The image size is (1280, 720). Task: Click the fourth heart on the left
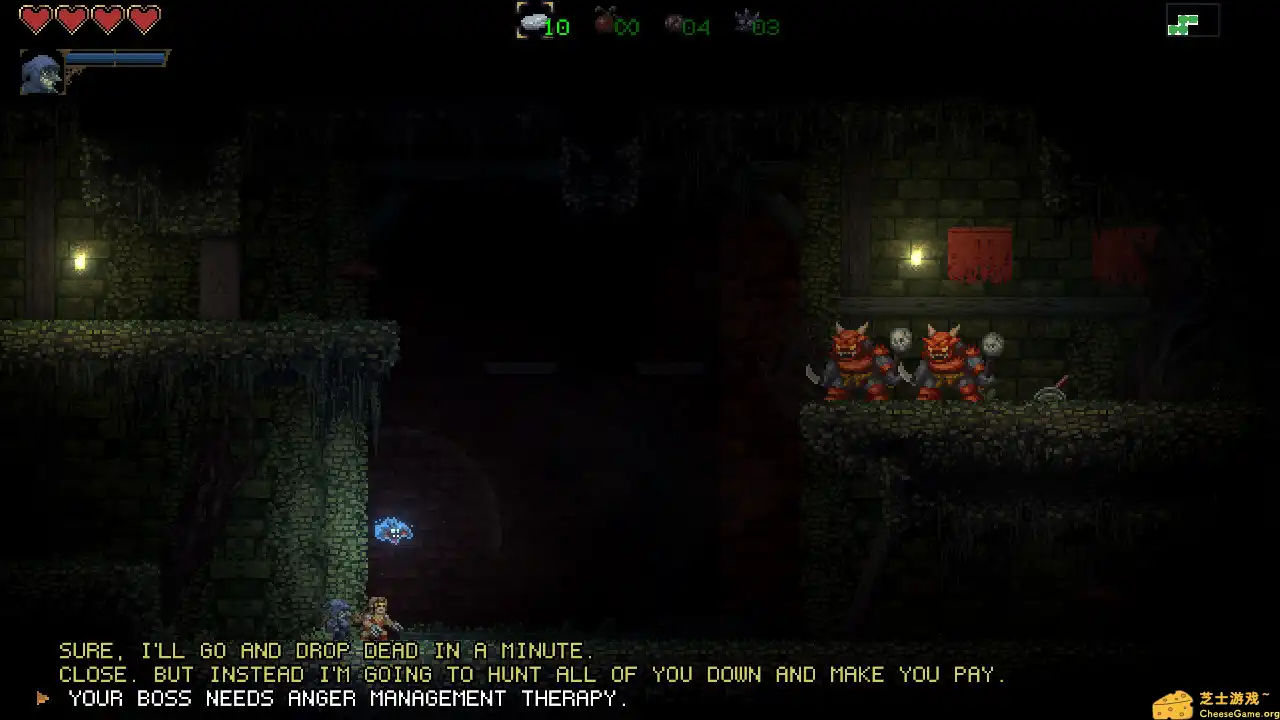(x=142, y=17)
